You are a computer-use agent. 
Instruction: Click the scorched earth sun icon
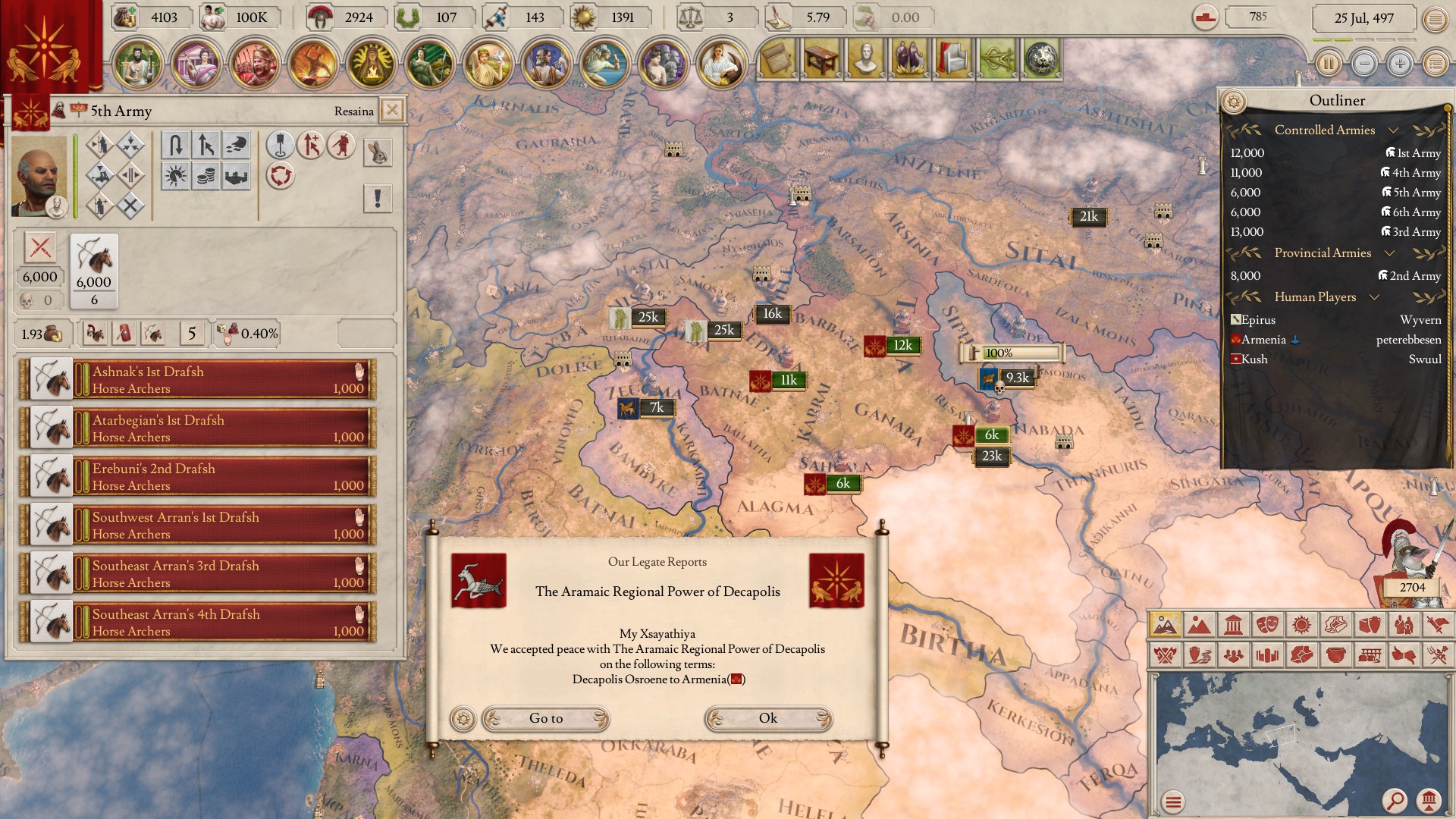coord(174,177)
